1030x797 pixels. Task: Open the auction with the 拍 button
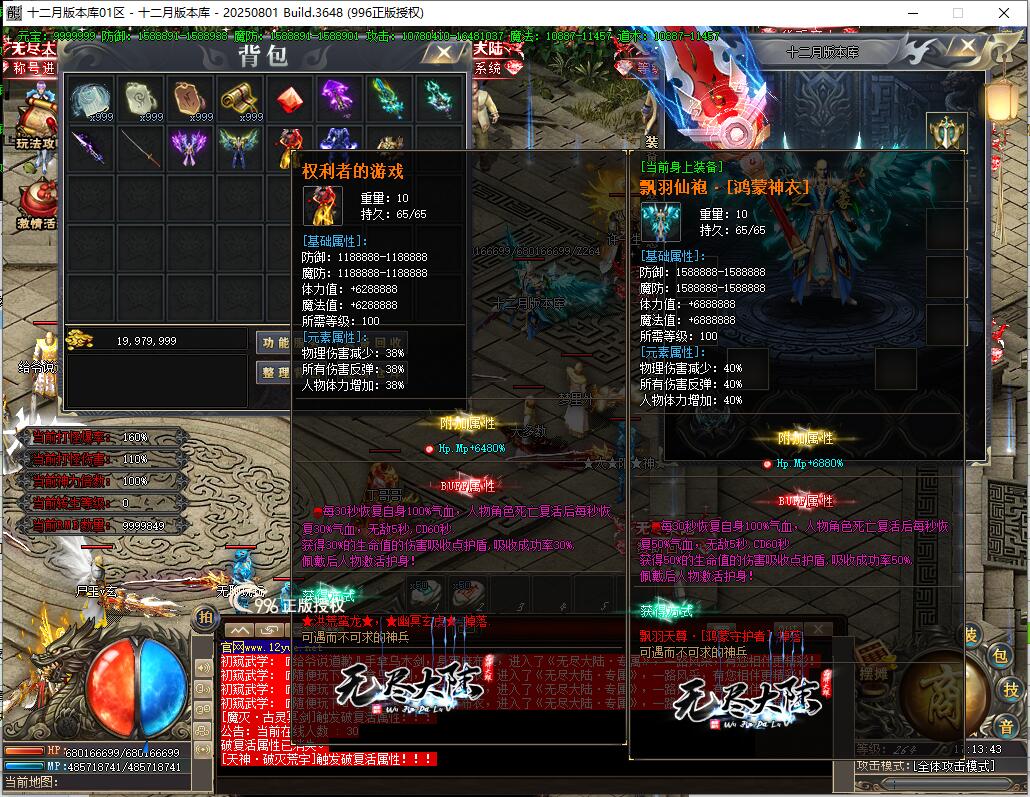(x=204, y=616)
